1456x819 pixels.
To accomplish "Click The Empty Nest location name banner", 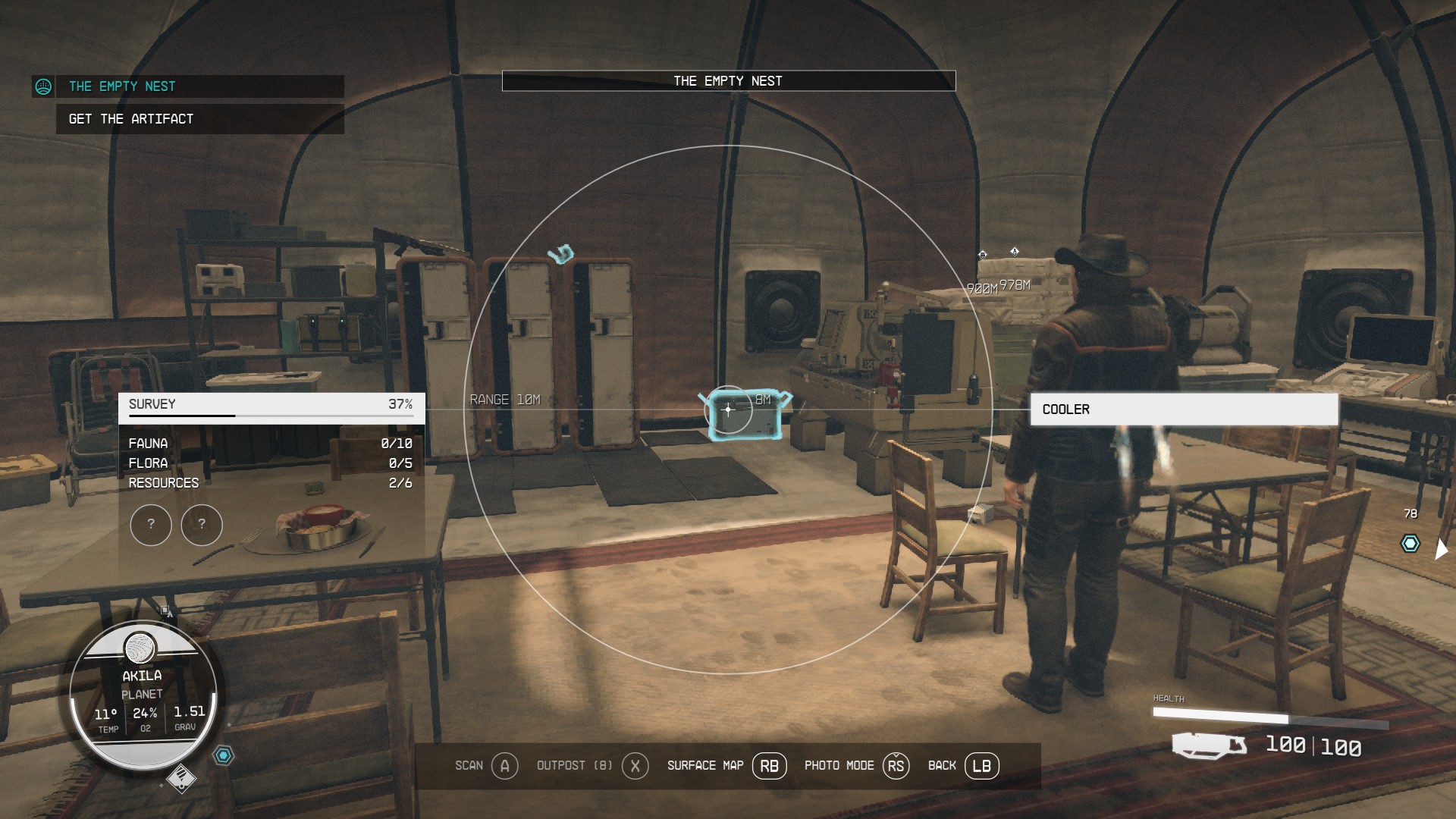I will click(x=728, y=81).
